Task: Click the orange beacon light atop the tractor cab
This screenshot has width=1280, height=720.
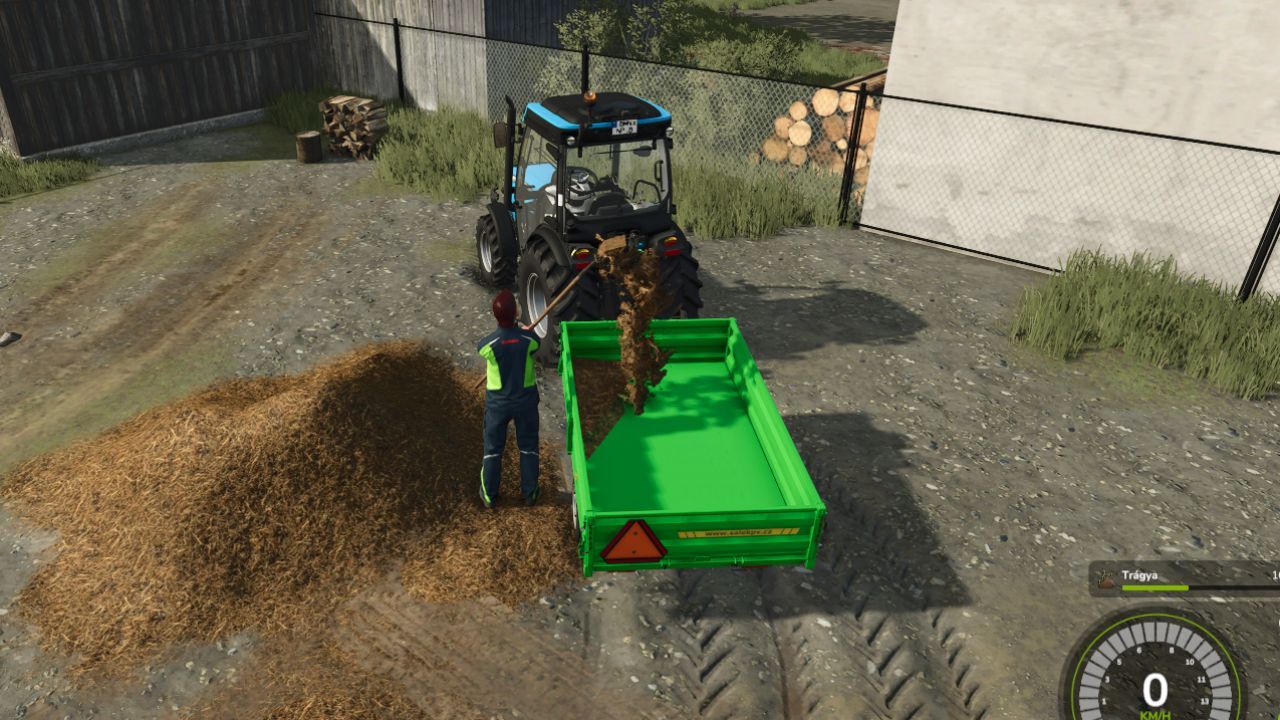Action: click(590, 97)
